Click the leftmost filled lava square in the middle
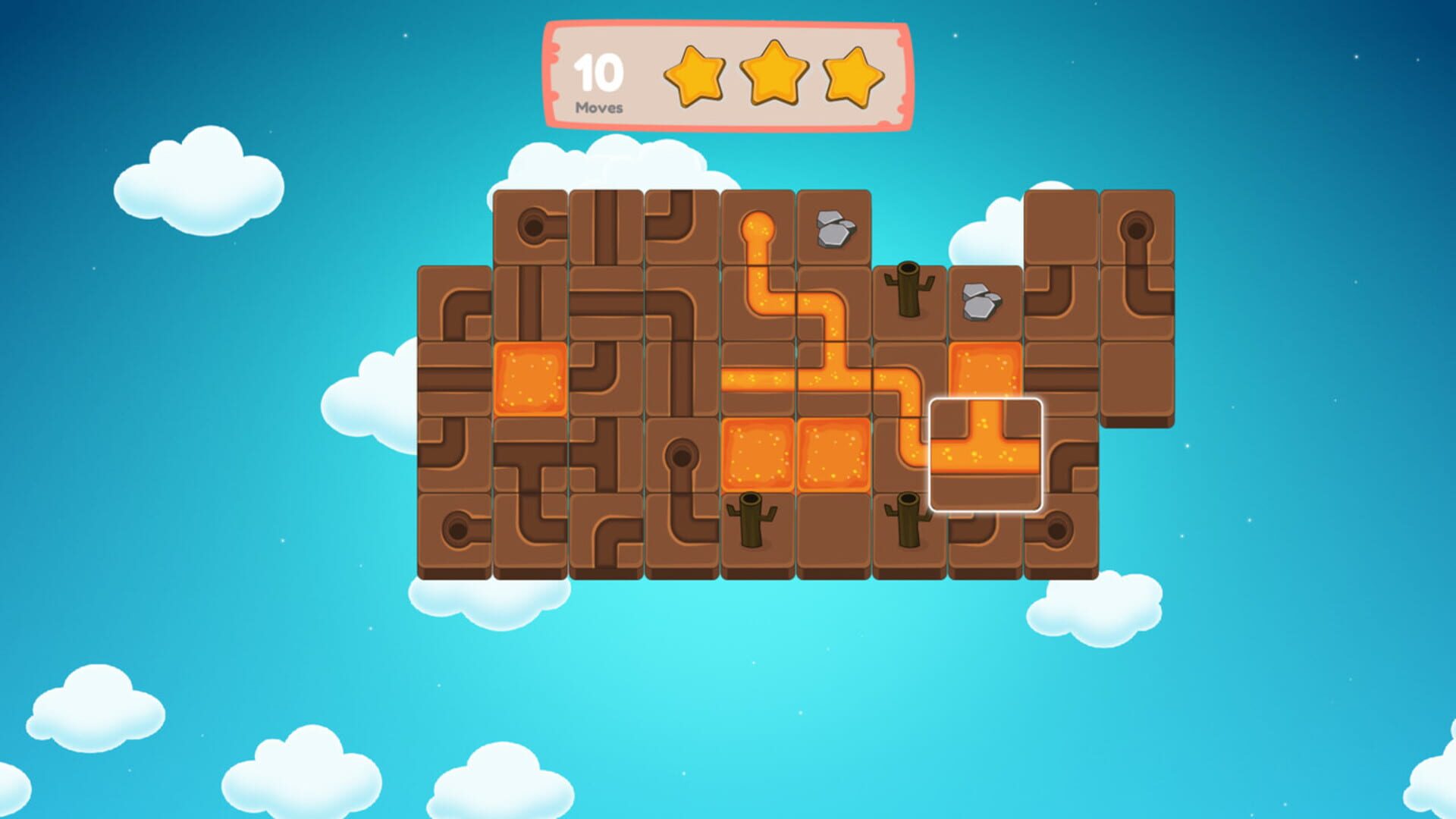This screenshot has width=1456, height=819. tap(757, 452)
